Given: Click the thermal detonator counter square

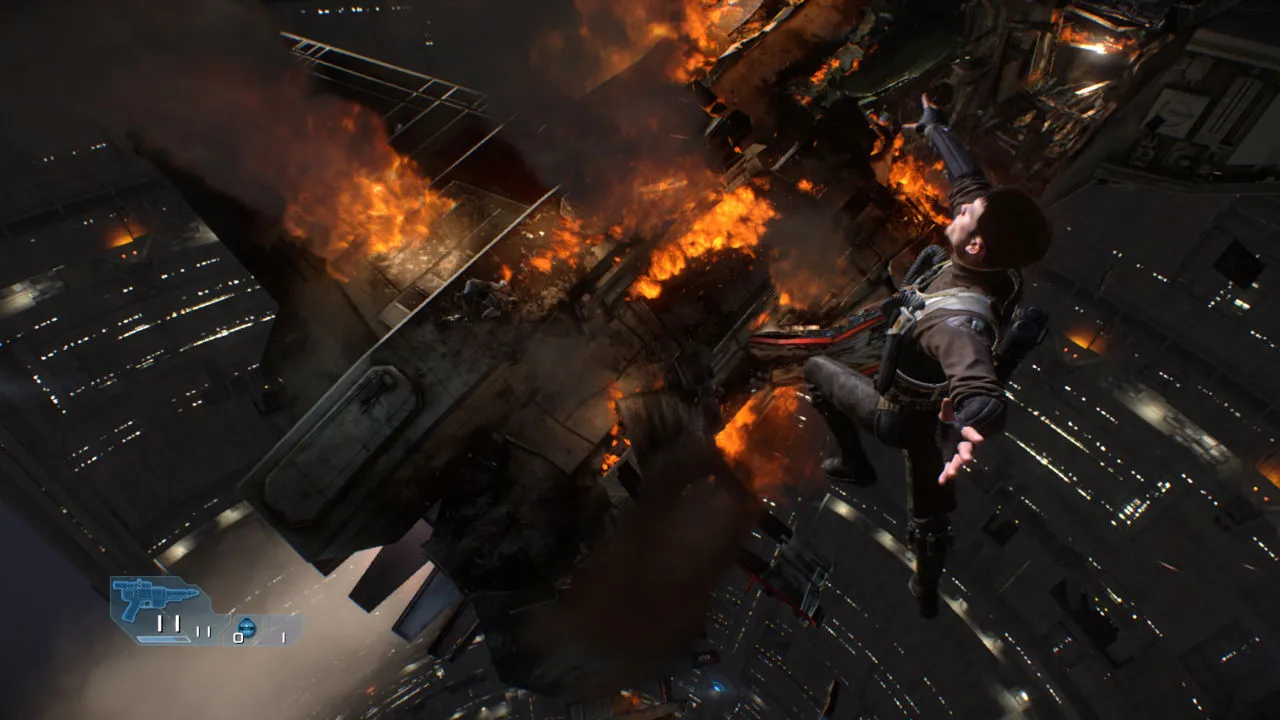Looking at the screenshot, I should pyautogui.click(x=239, y=638).
